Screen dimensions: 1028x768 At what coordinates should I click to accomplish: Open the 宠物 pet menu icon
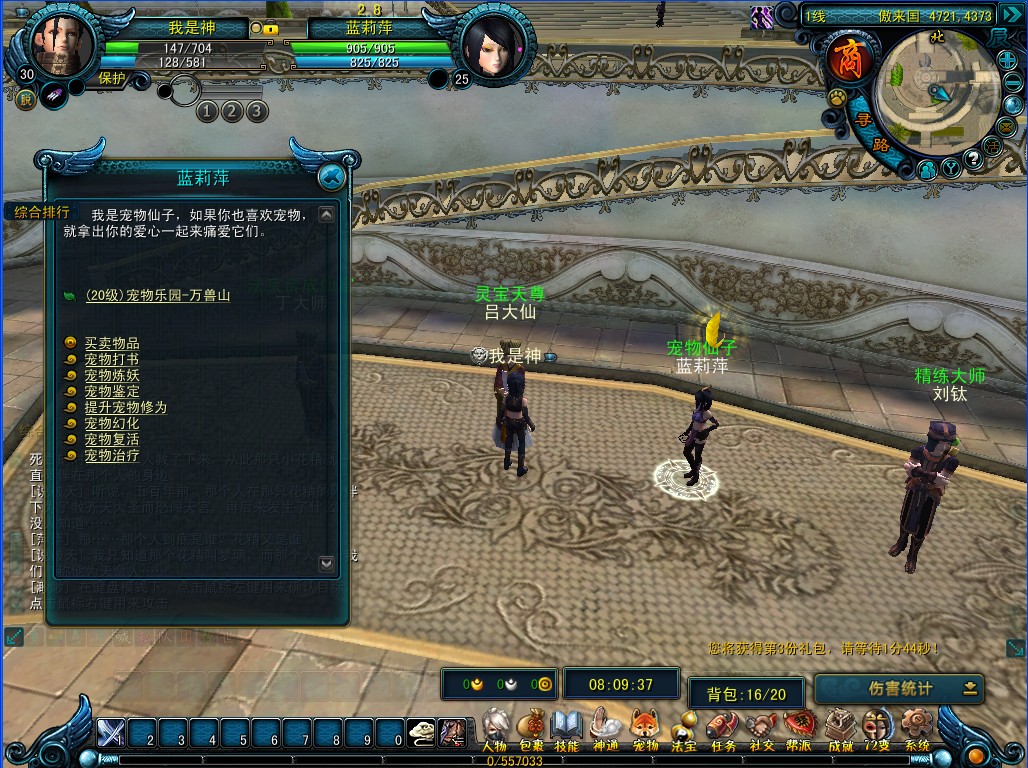[x=646, y=728]
